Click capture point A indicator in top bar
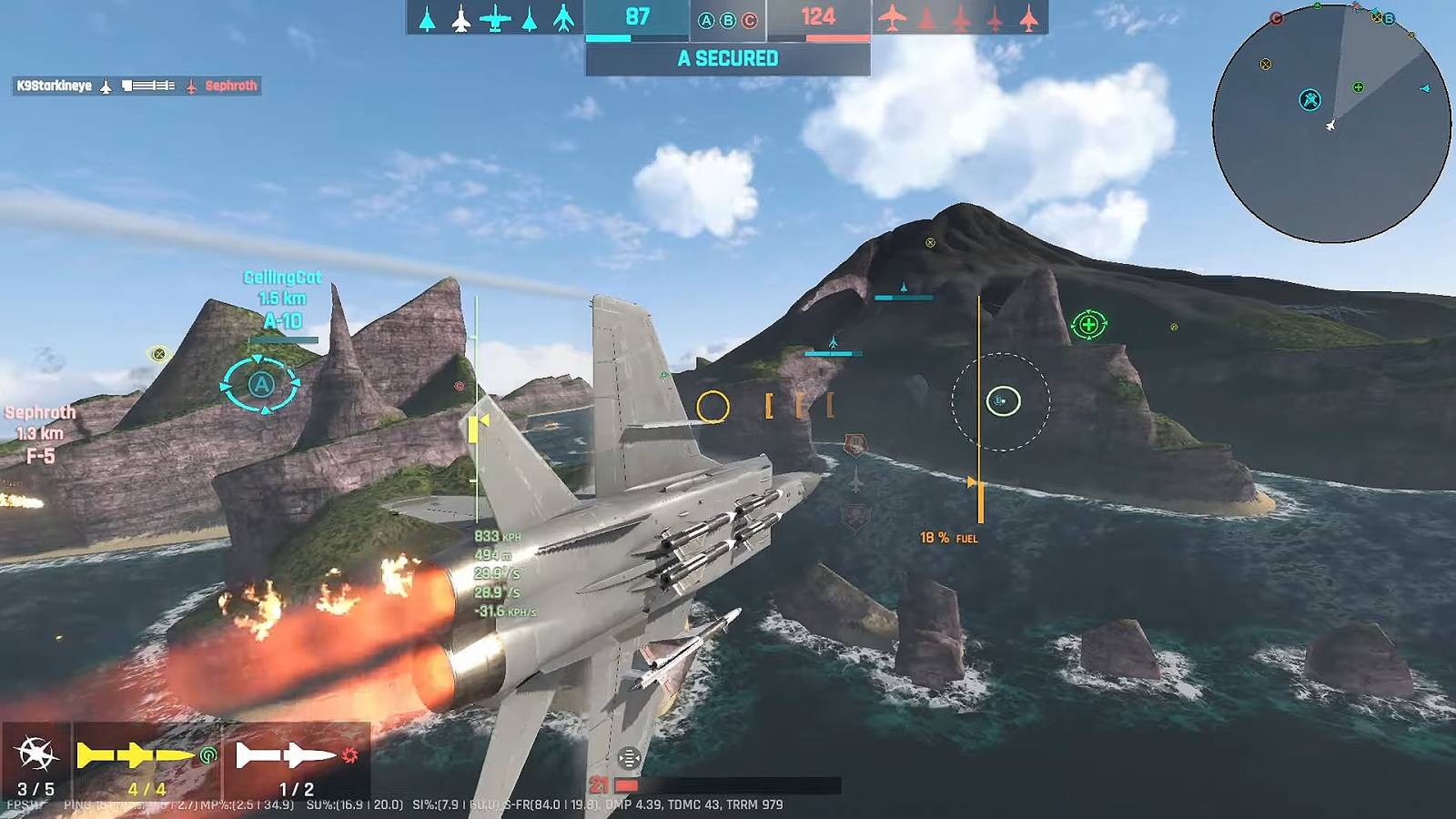The width and height of the screenshot is (1456, 819). click(706, 20)
